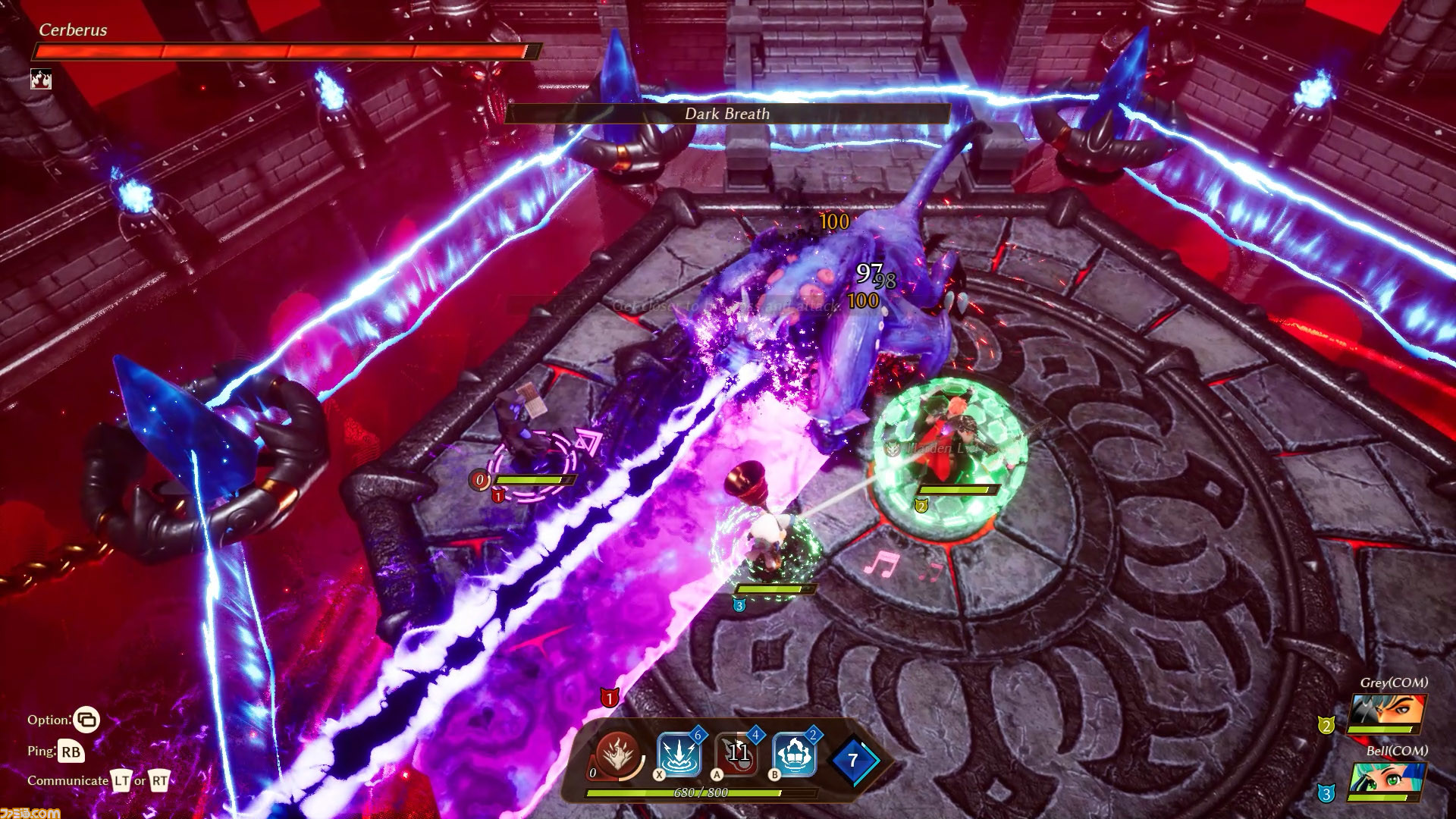1456x819 pixels.
Task: Select Bell's party portrait
Action: click(1385, 780)
